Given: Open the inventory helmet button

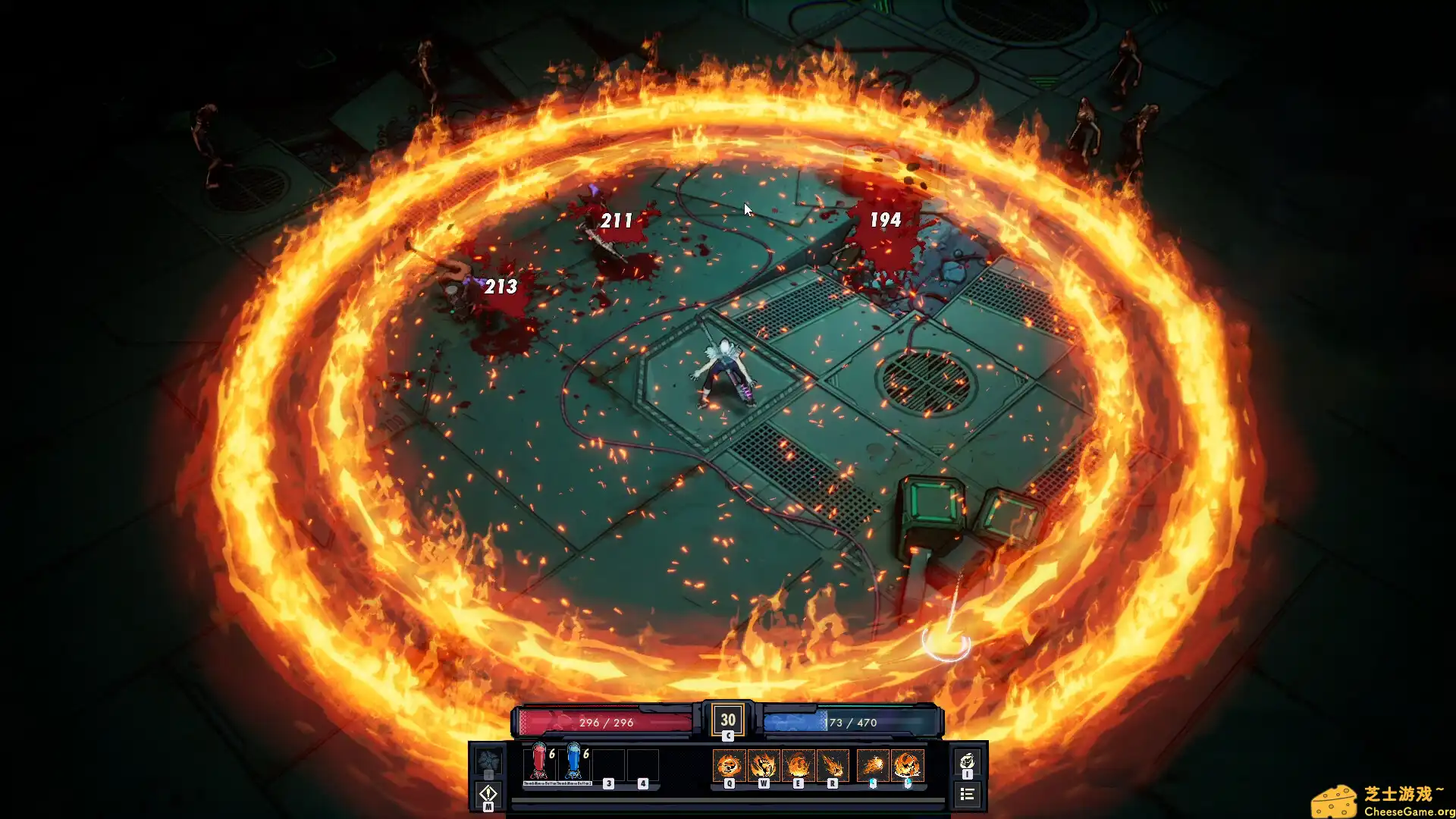Looking at the screenshot, I should 967,762.
